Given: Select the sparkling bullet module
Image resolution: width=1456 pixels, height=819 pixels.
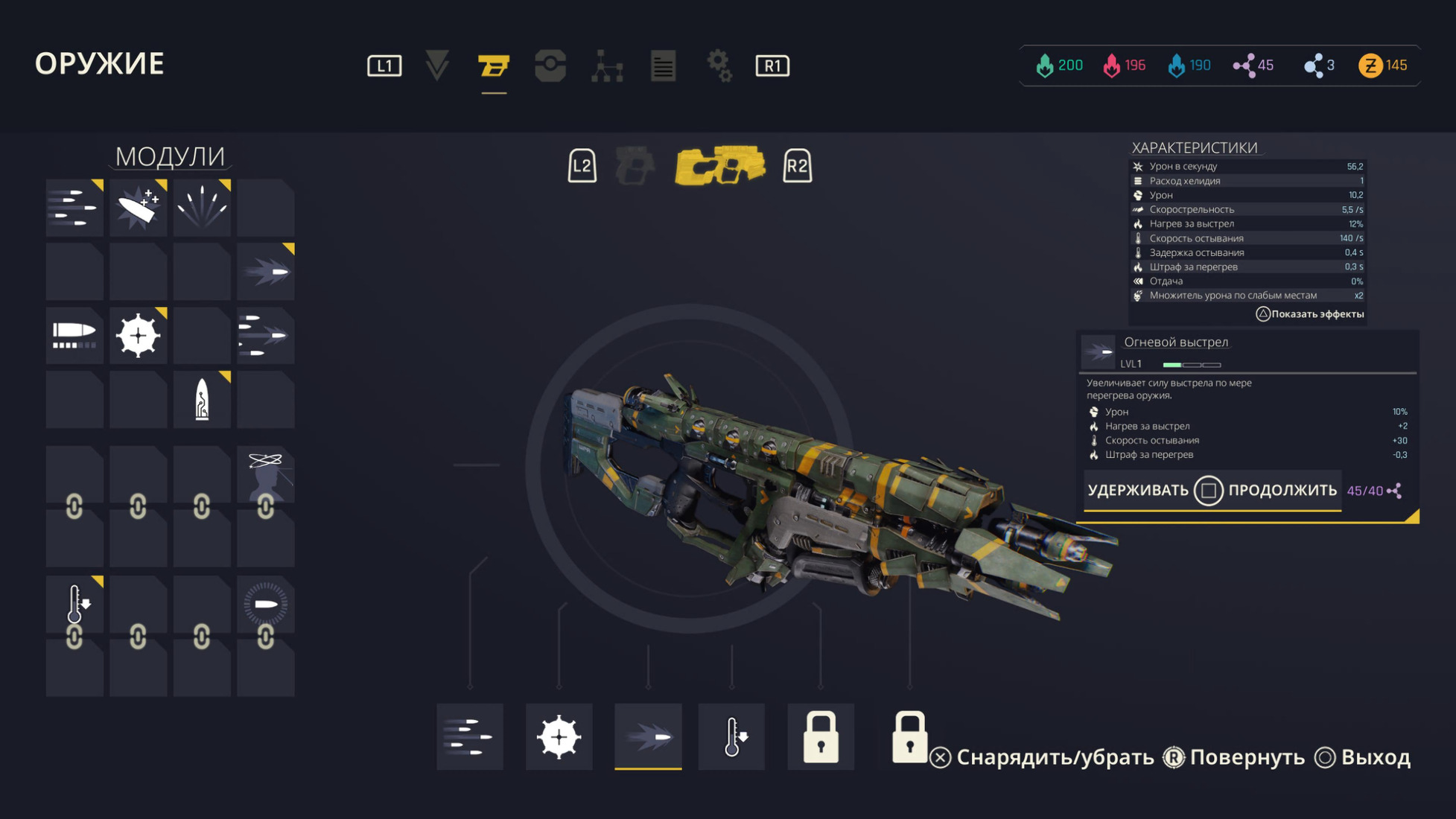Looking at the screenshot, I should tap(138, 208).
